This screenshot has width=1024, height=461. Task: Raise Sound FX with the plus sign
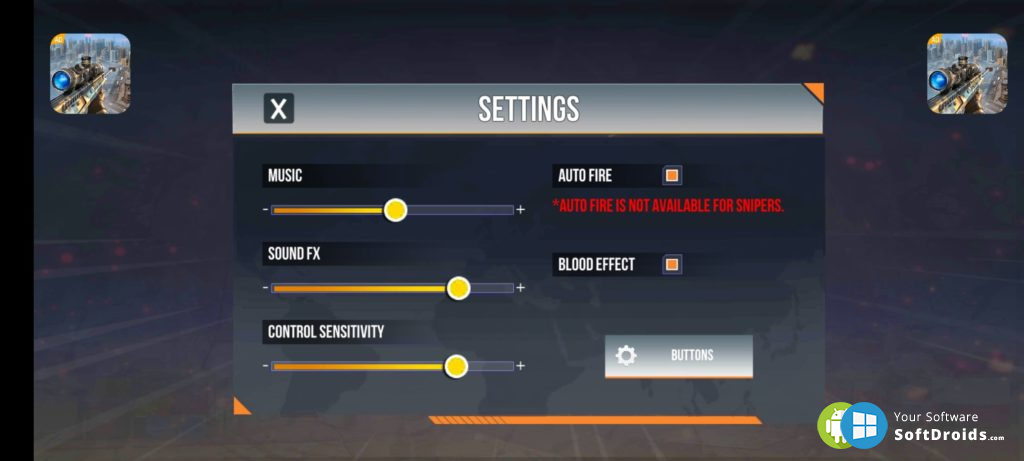click(x=521, y=288)
